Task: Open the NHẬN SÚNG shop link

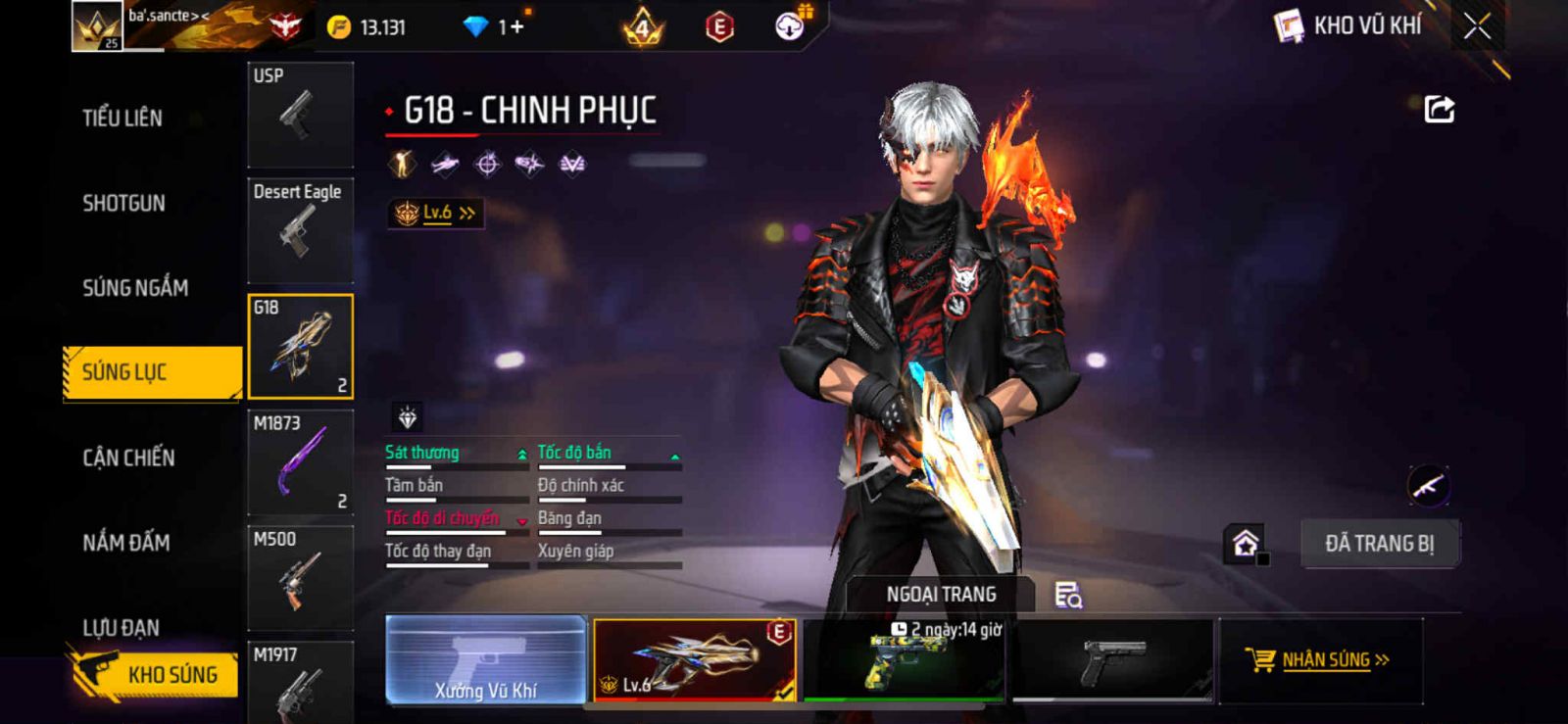Action: (x=1320, y=660)
